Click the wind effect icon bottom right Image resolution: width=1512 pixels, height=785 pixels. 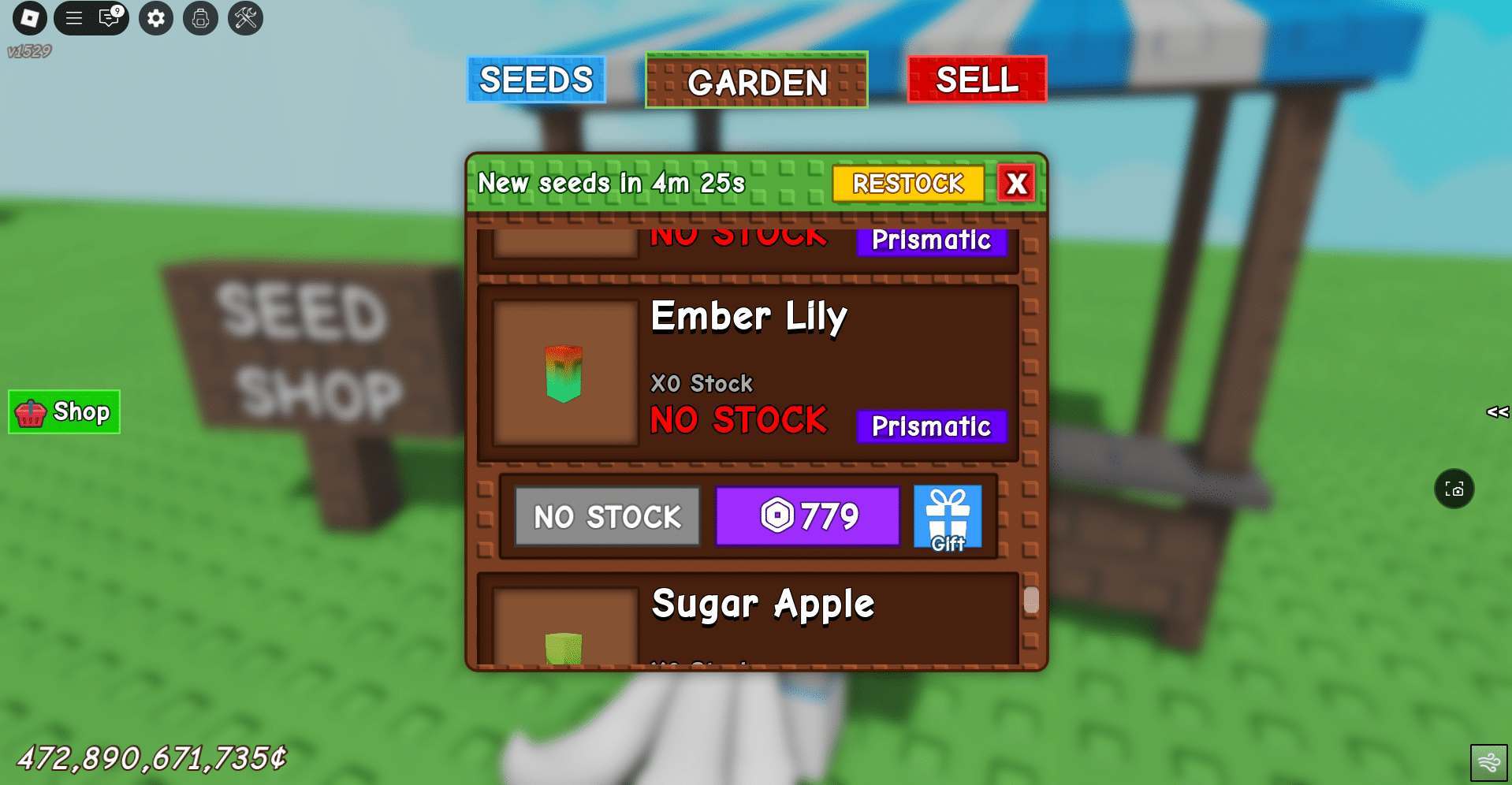(x=1488, y=761)
